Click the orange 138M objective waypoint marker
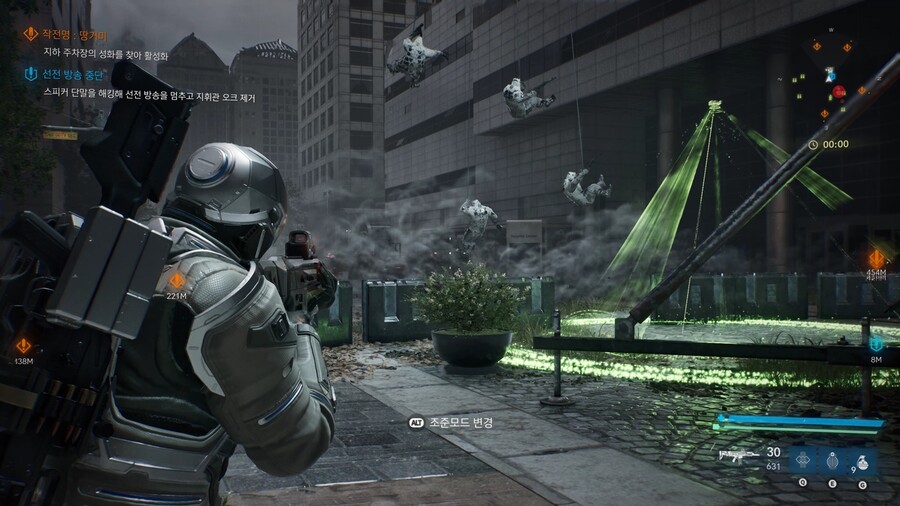900x506 pixels. pos(25,346)
